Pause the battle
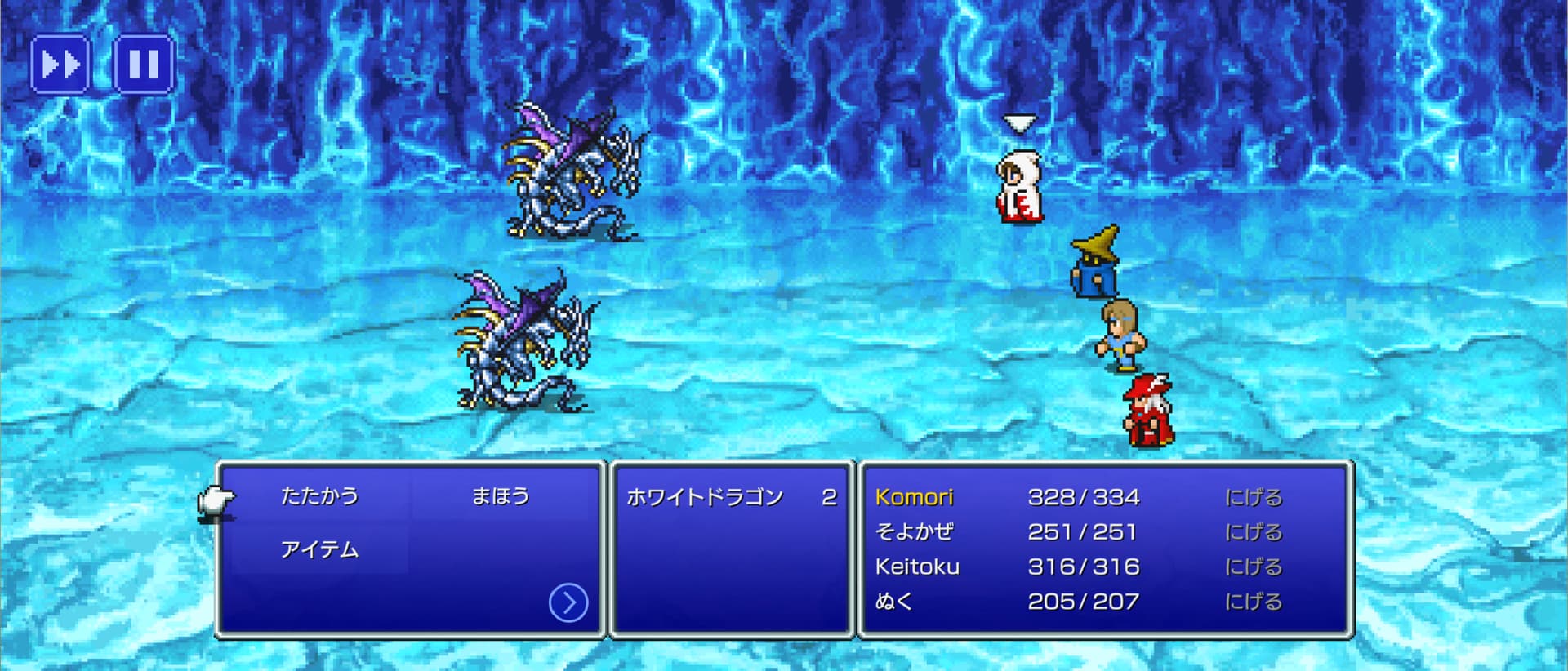1568x671 pixels. tap(144, 64)
